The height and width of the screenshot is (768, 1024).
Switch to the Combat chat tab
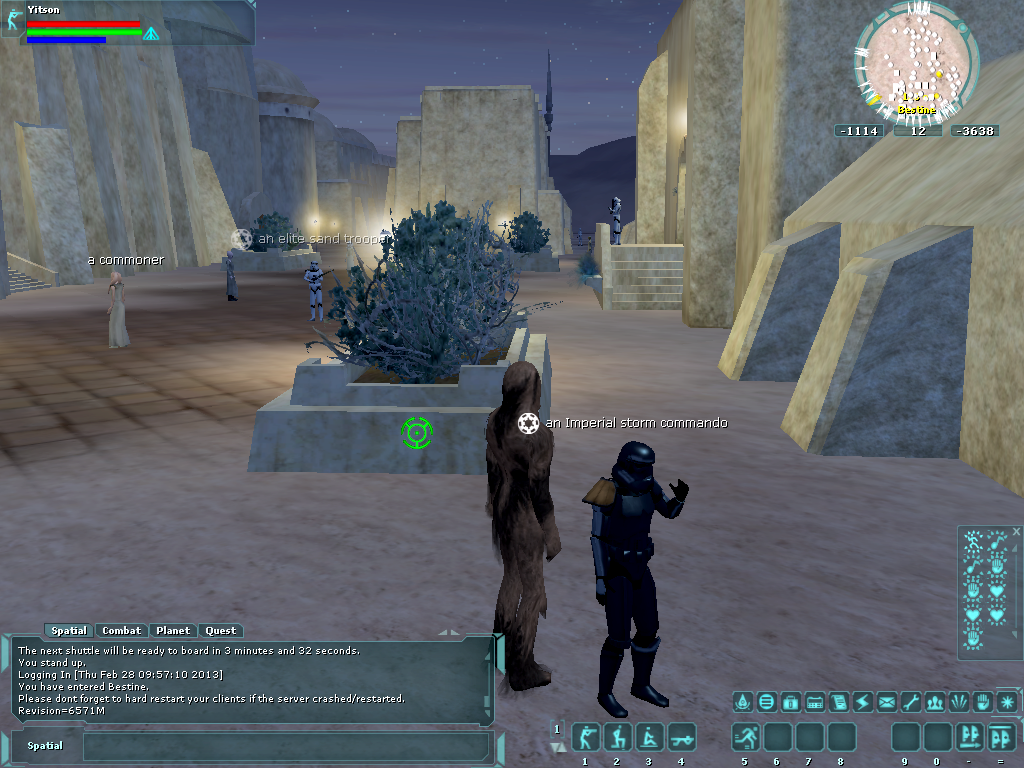[122, 631]
